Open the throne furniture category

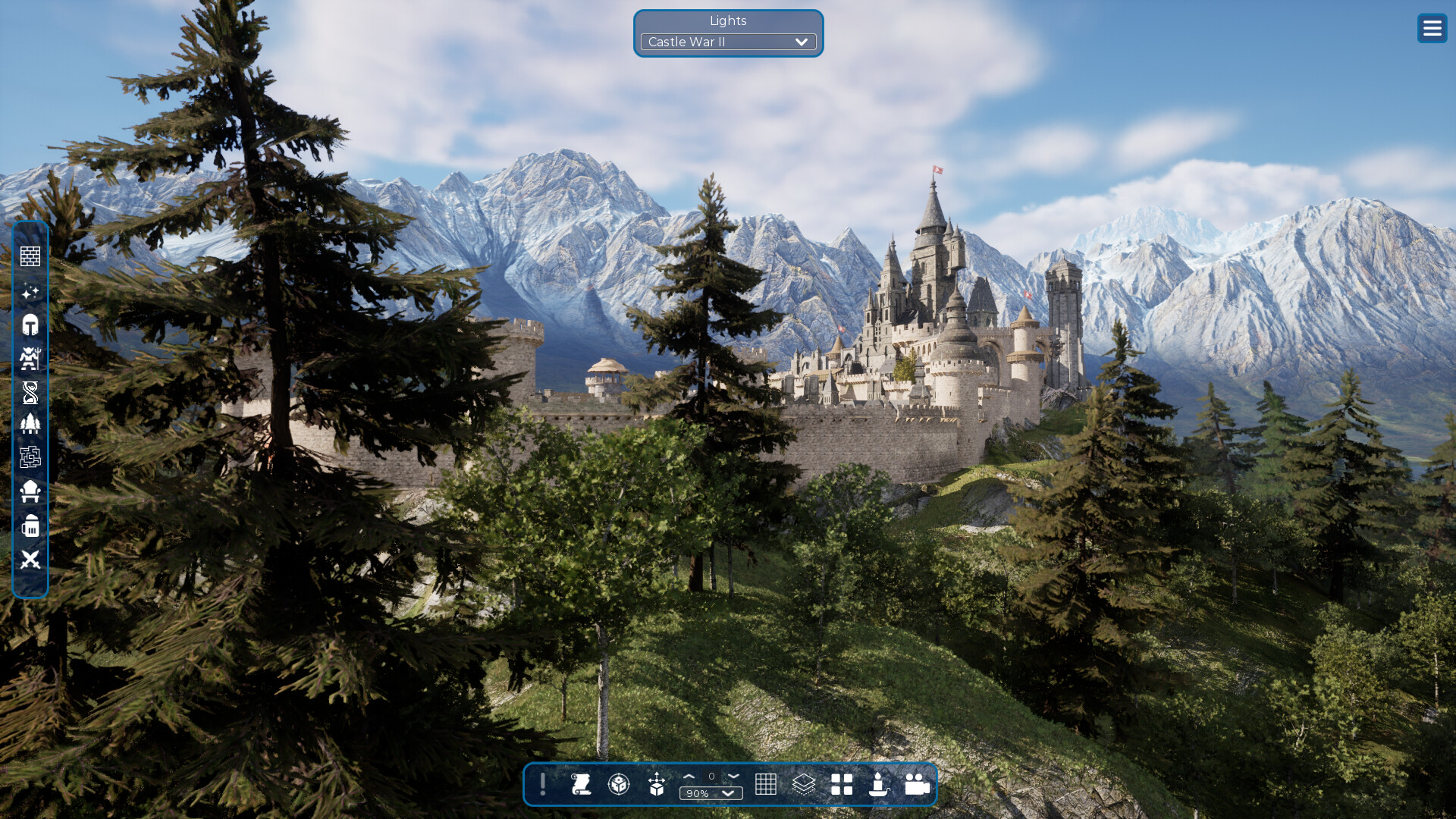pos(30,491)
